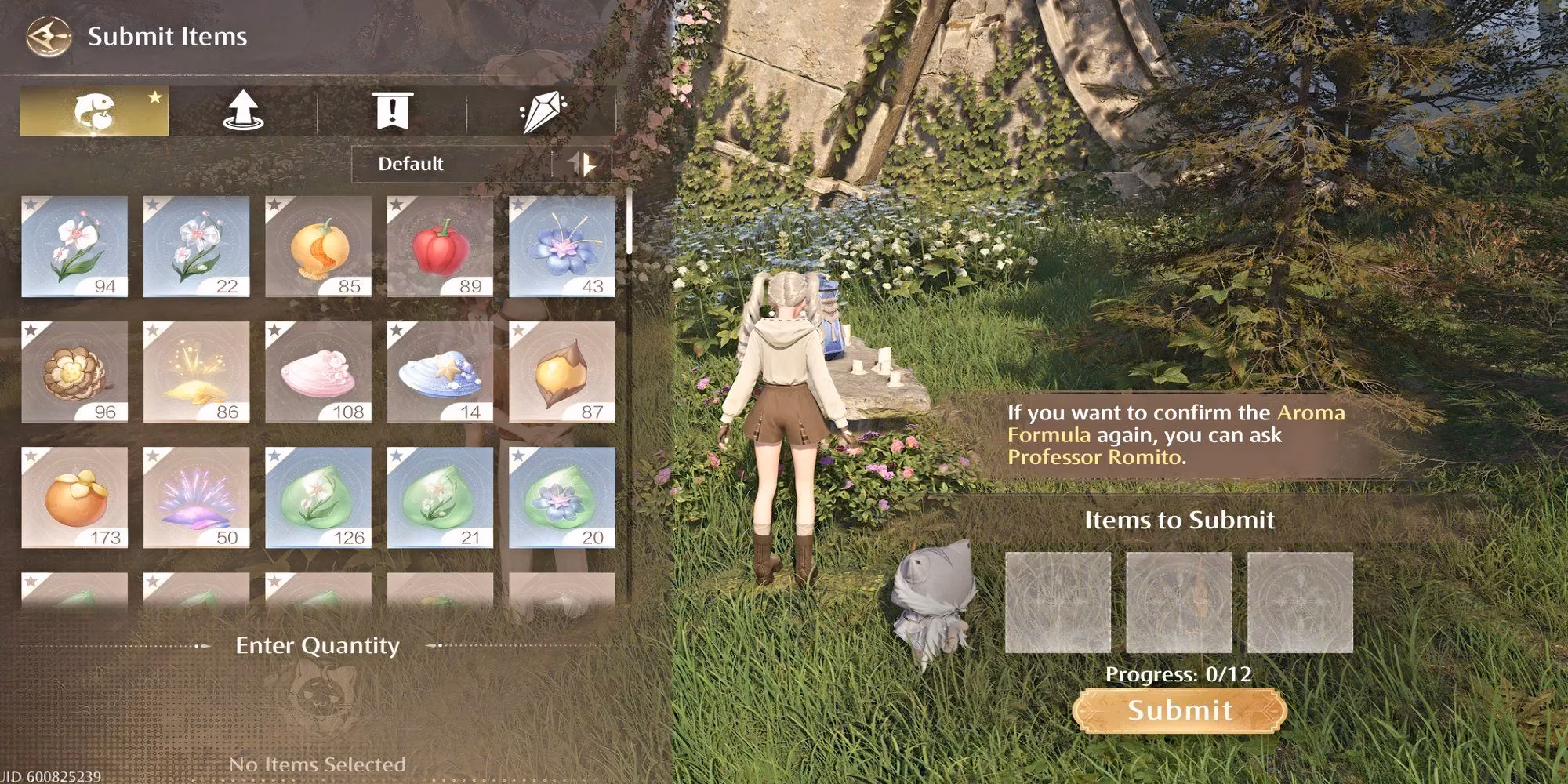1568x784 pixels.
Task: Pick the pinecone item with 96
Action: (74, 372)
